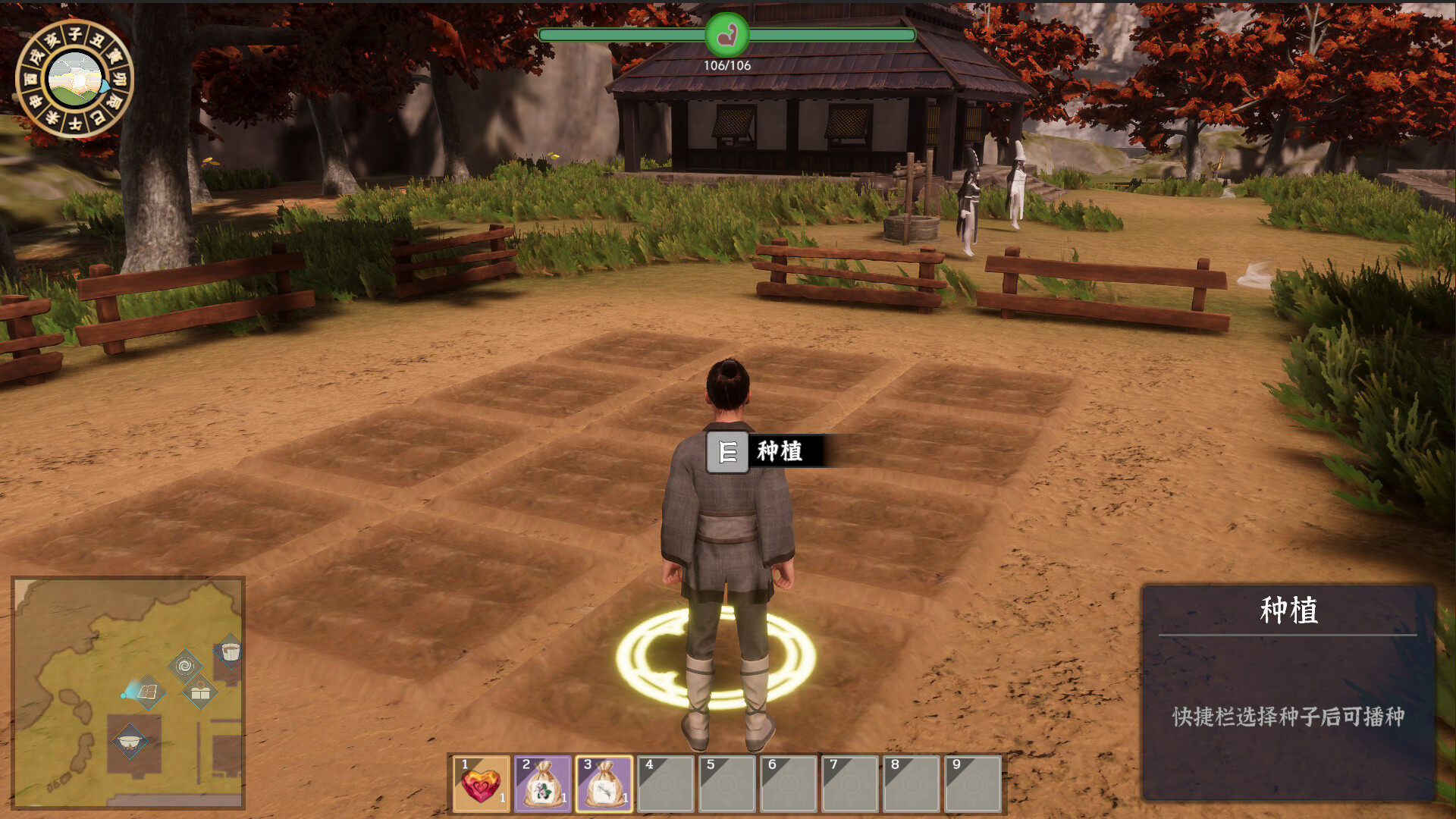The width and height of the screenshot is (1456, 819).
Task: Click the wooden bucket marker on the minimap
Action: pyautogui.click(x=230, y=651)
